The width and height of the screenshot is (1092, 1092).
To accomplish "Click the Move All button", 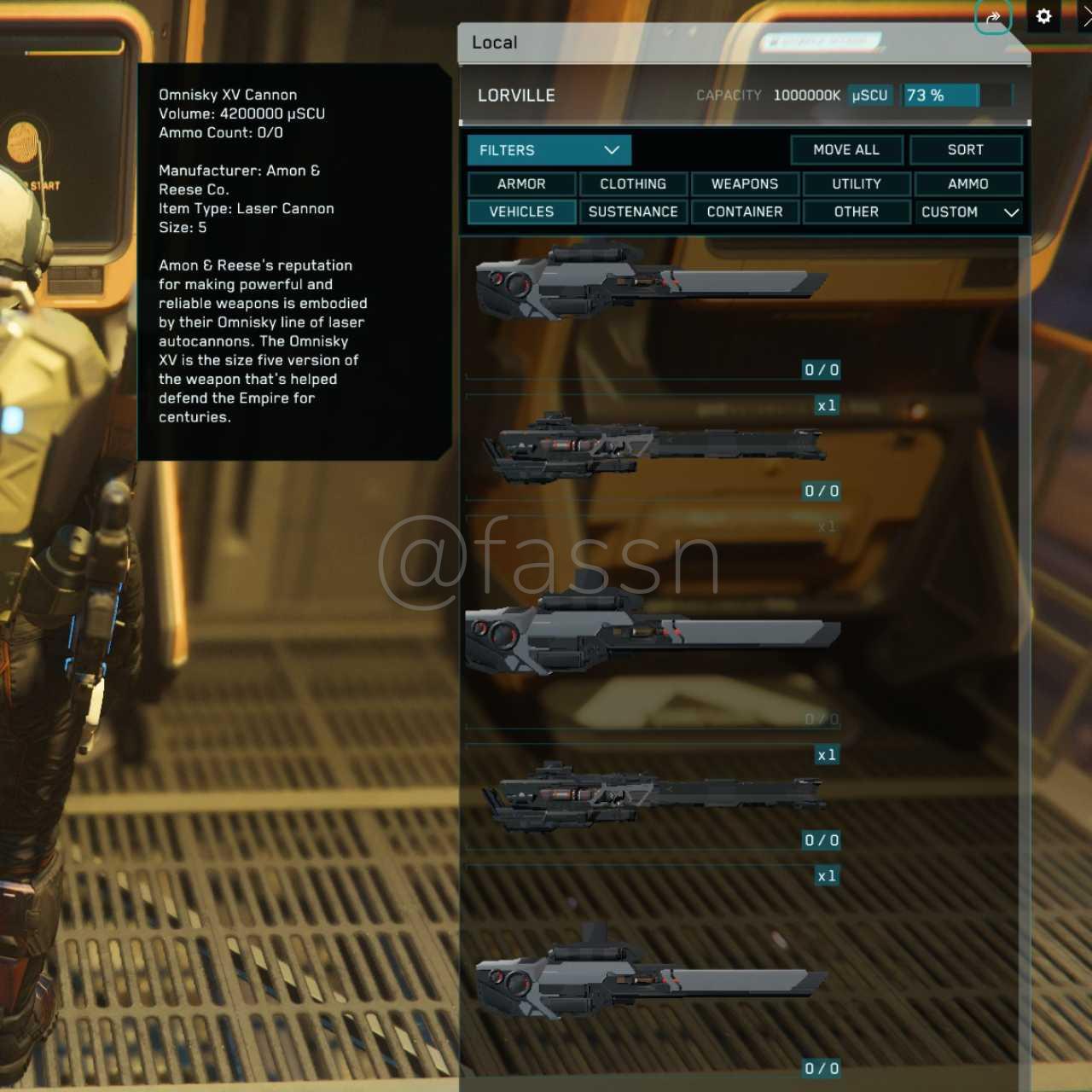I will 845,150.
